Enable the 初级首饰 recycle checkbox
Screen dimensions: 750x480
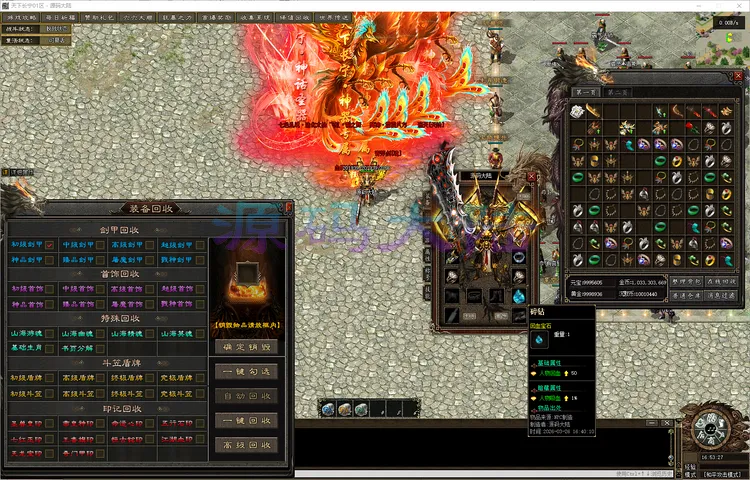tap(50, 289)
